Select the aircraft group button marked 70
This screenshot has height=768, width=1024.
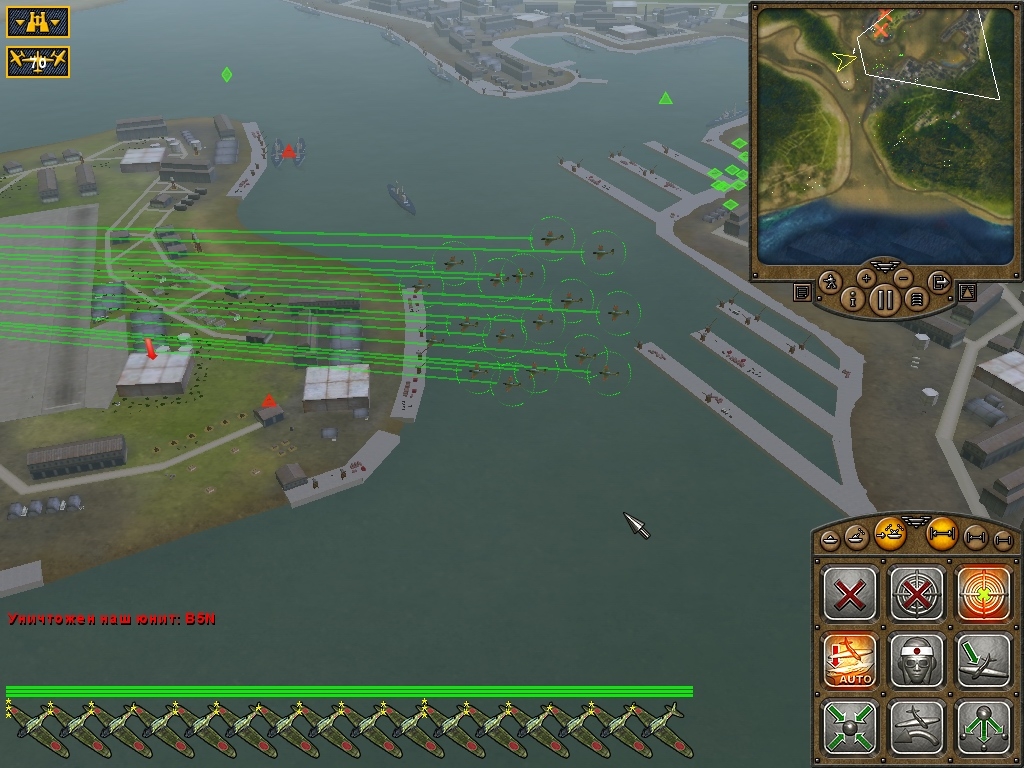coord(38,62)
